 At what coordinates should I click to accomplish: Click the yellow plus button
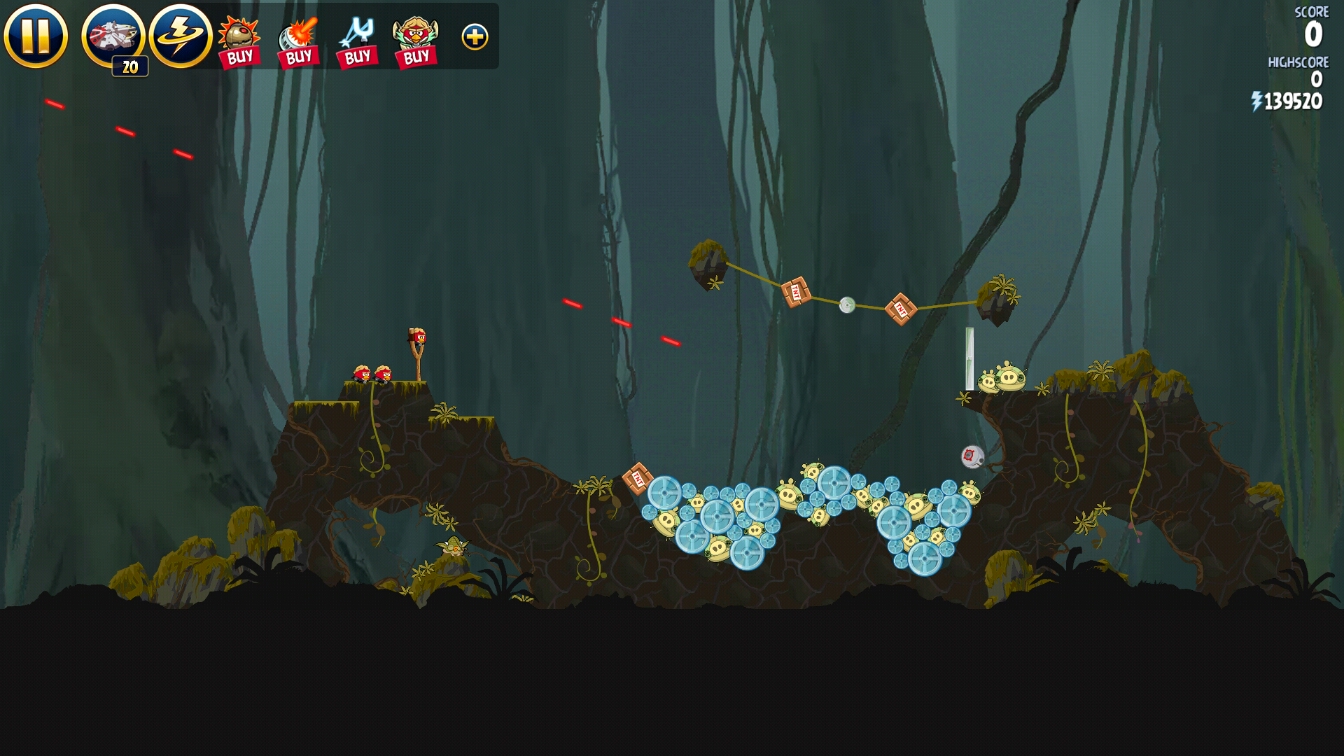coord(475,37)
